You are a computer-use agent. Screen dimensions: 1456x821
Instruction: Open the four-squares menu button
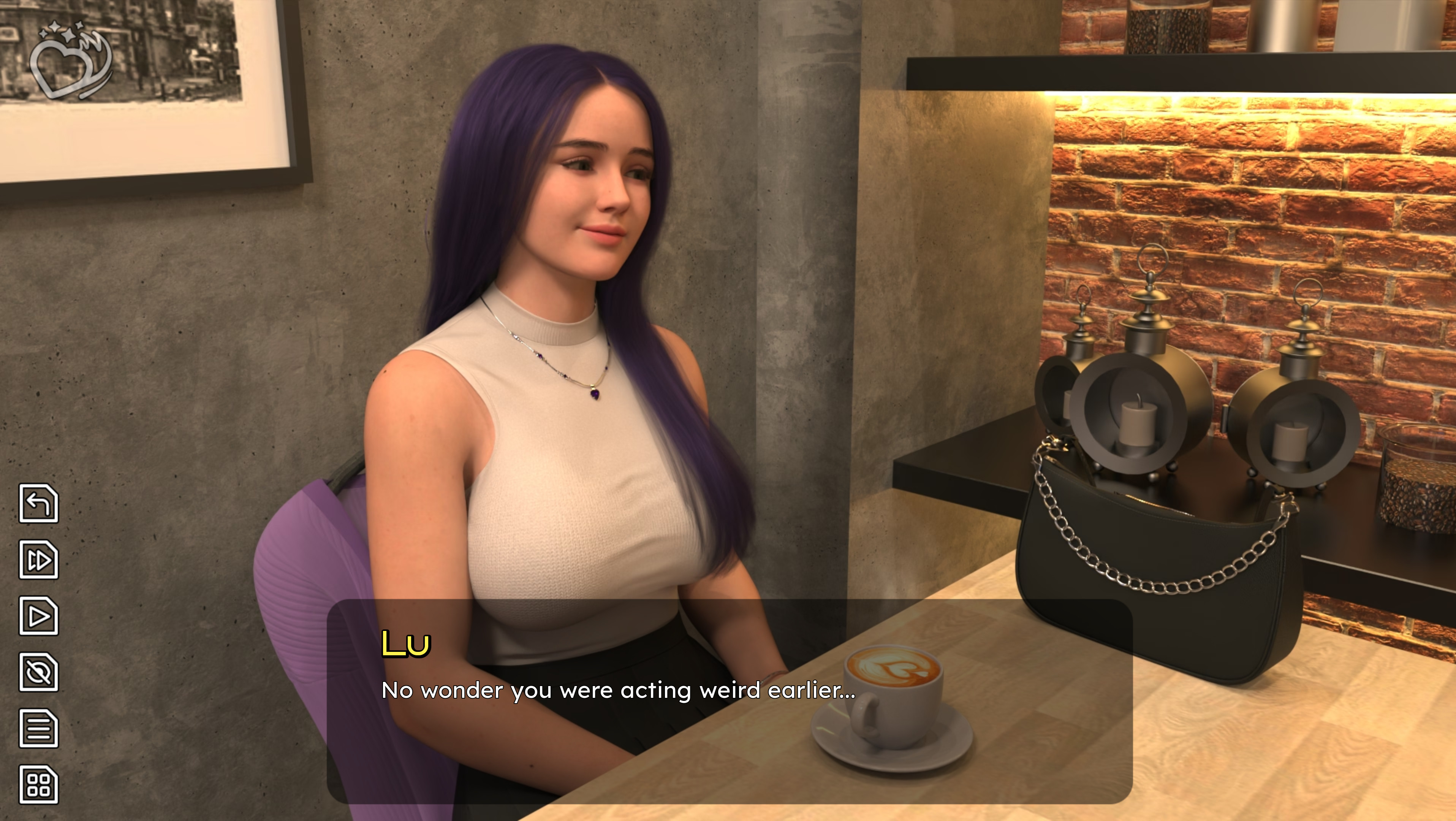click(x=38, y=785)
